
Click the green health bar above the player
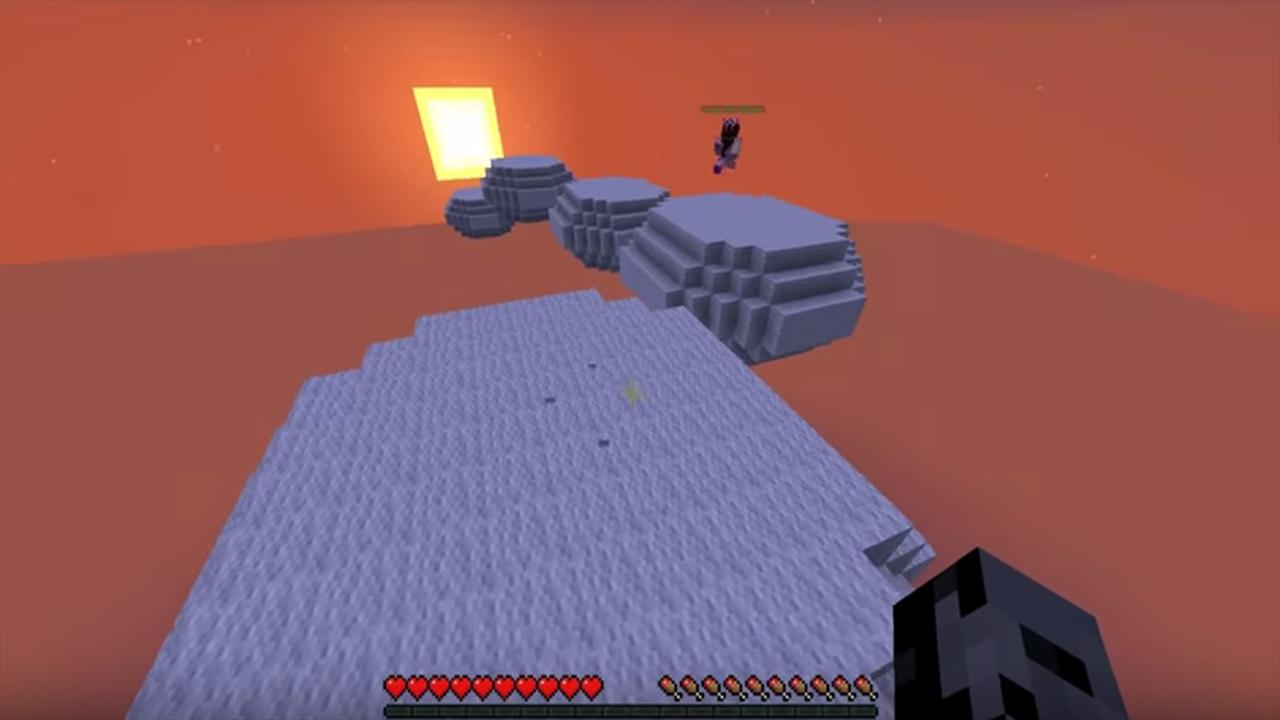pyautogui.click(x=733, y=108)
